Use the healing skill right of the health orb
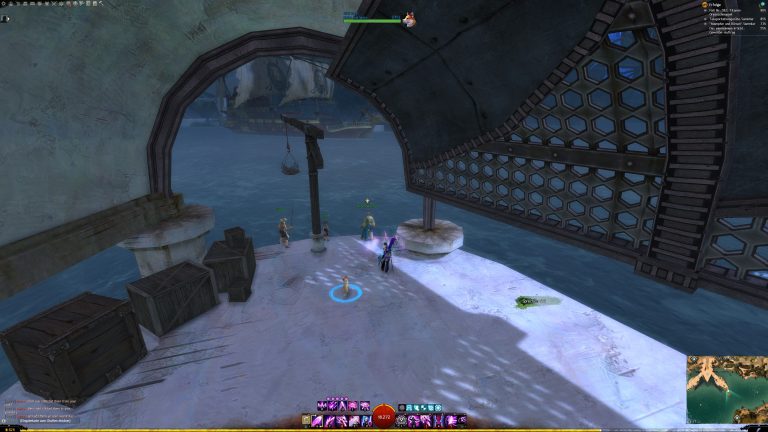 402,421
